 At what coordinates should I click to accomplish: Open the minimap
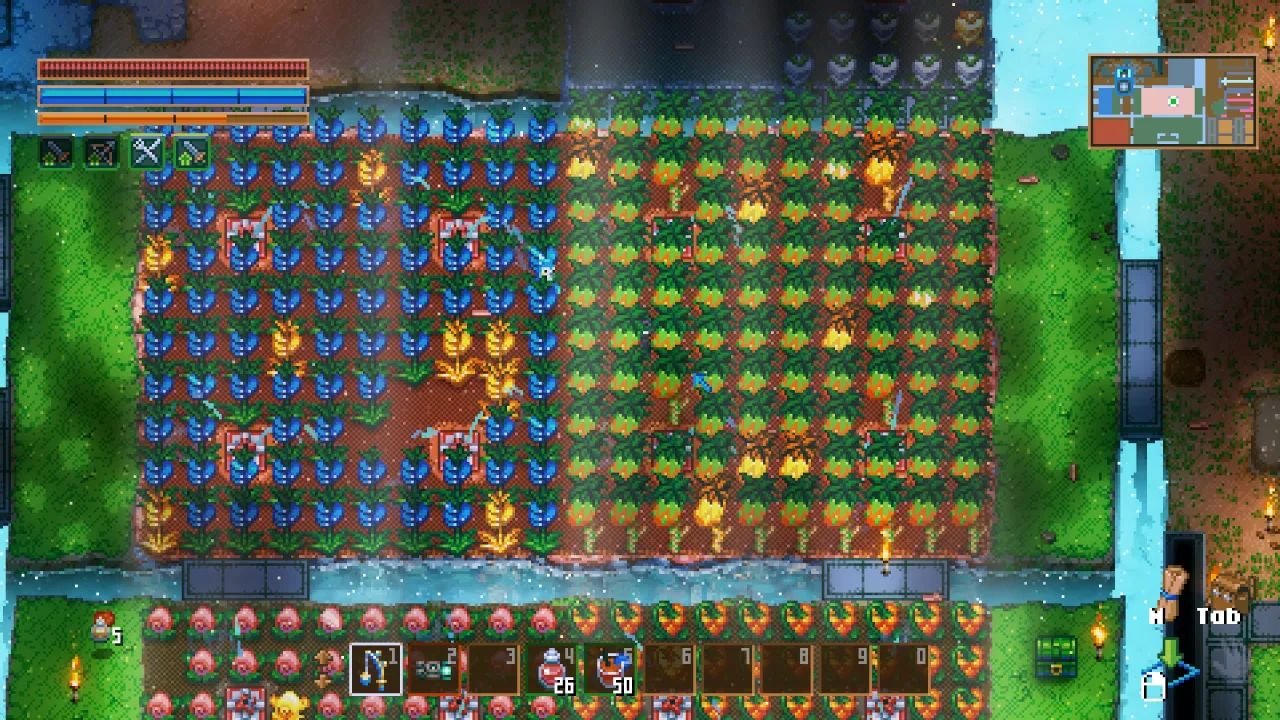click(1173, 101)
